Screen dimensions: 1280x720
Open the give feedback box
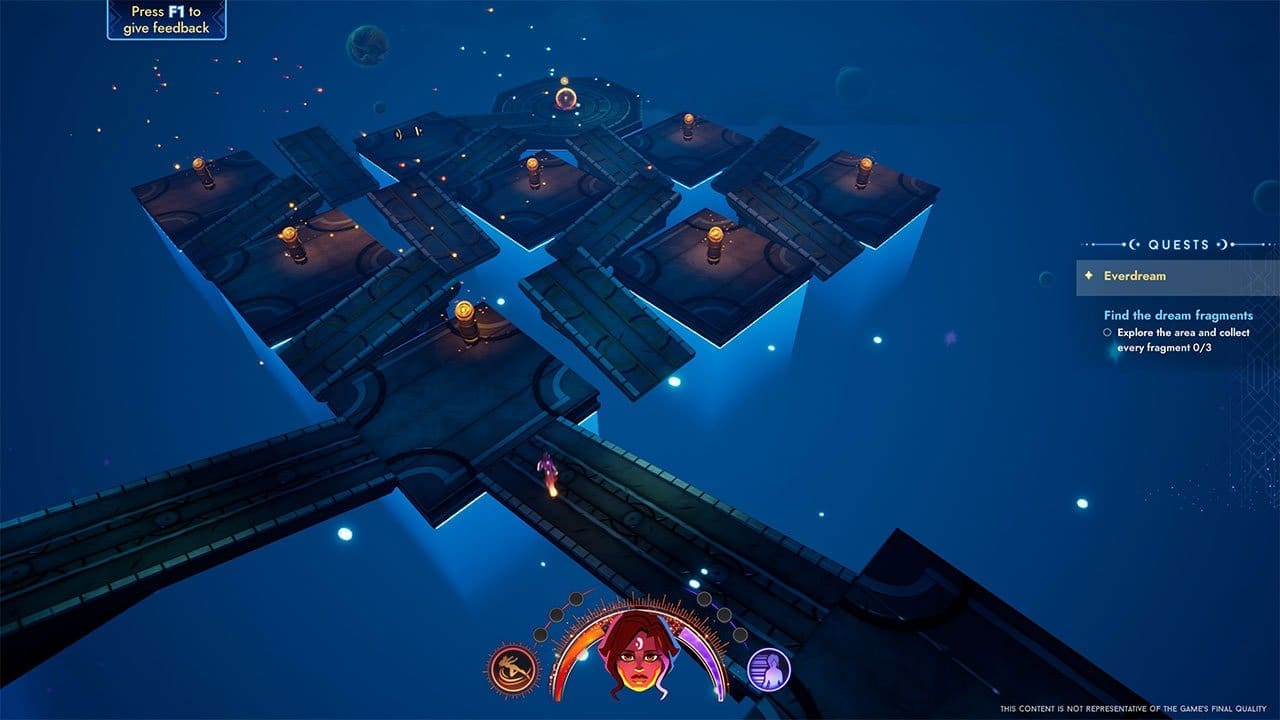(x=167, y=20)
